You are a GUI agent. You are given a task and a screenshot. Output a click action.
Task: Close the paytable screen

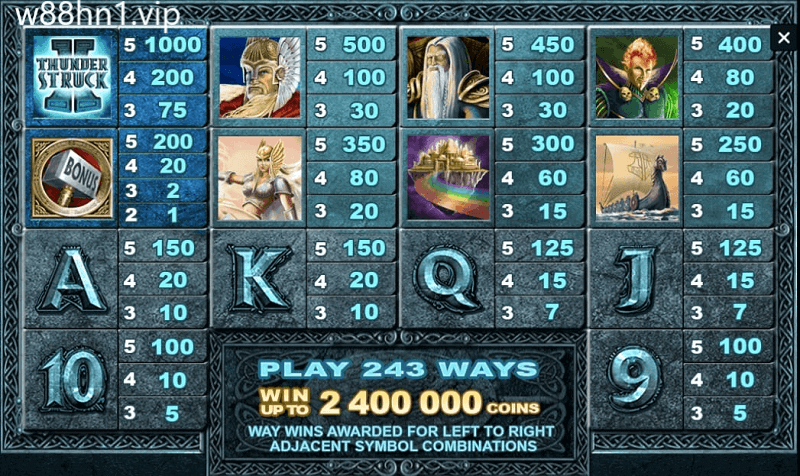[x=784, y=39]
